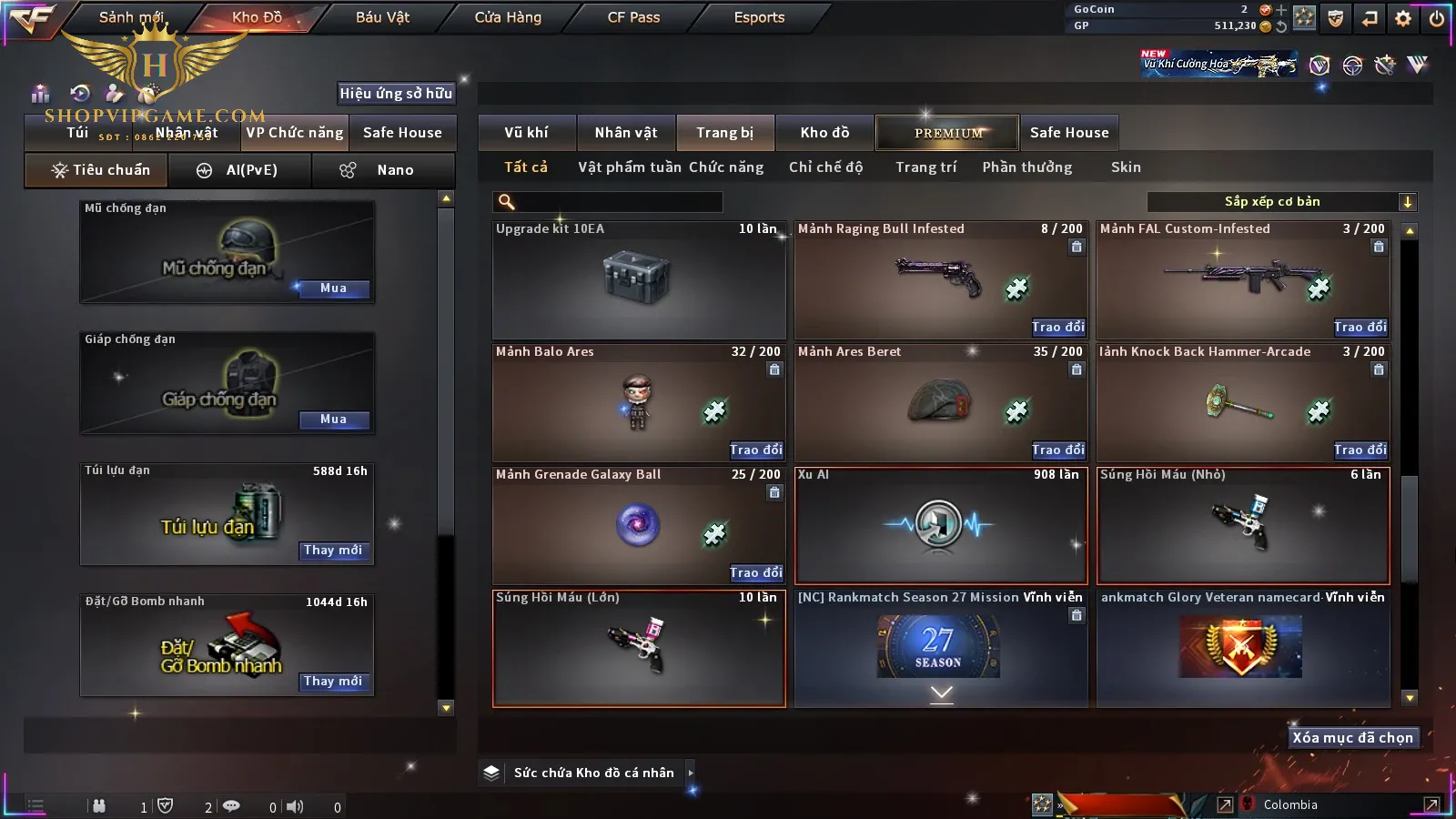Open the PREMIUM tab
The width and height of the screenshot is (1456, 819).
947,133
